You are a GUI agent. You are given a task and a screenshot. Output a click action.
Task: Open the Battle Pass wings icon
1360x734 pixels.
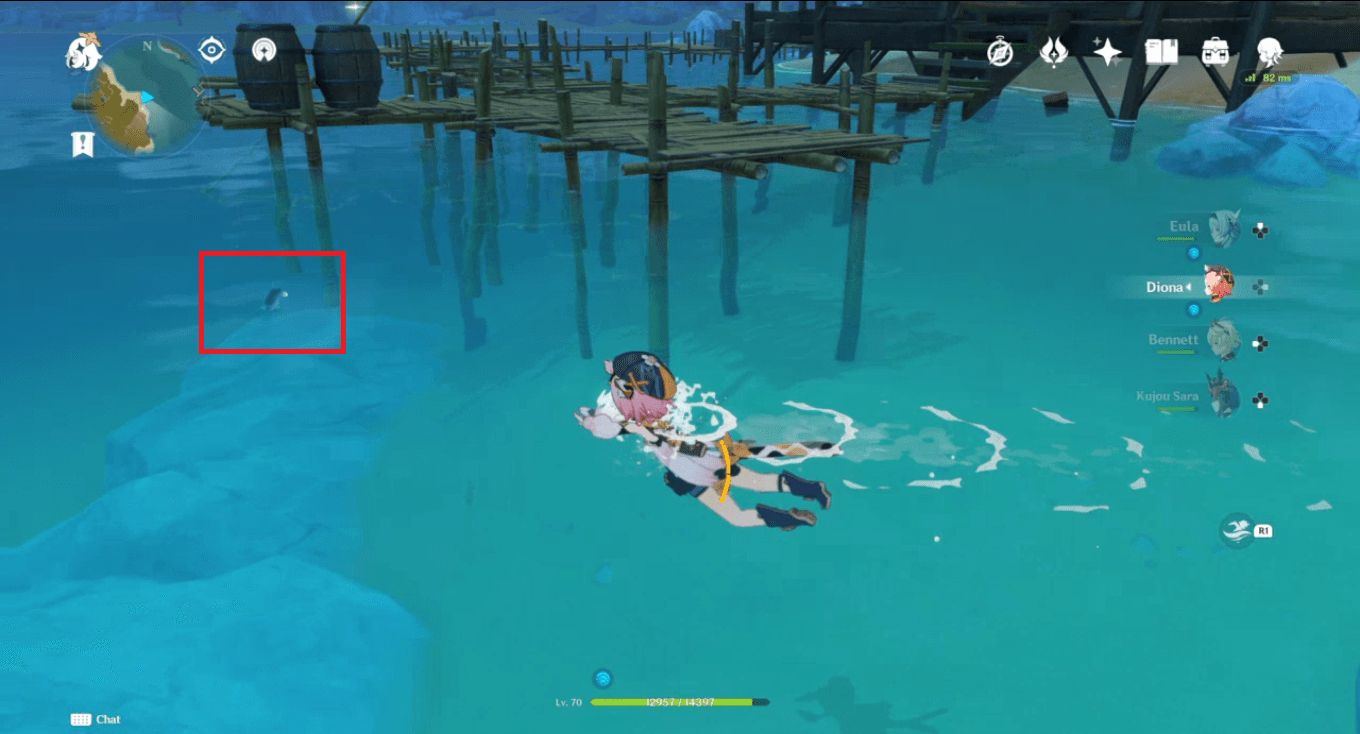coord(1057,50)
